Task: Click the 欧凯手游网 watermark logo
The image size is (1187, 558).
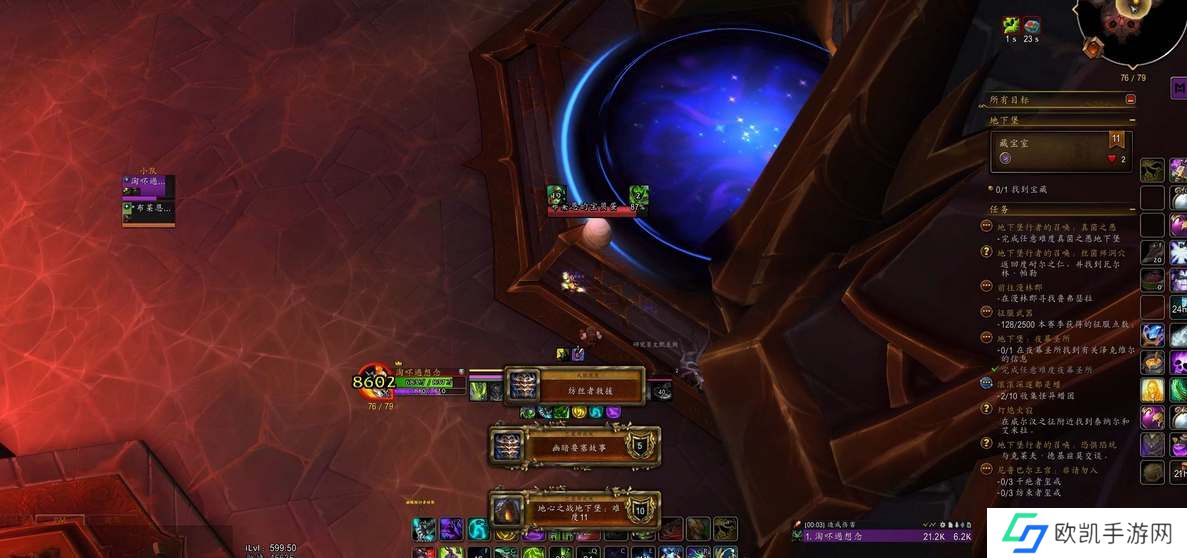Action: tap(1075, 531)
